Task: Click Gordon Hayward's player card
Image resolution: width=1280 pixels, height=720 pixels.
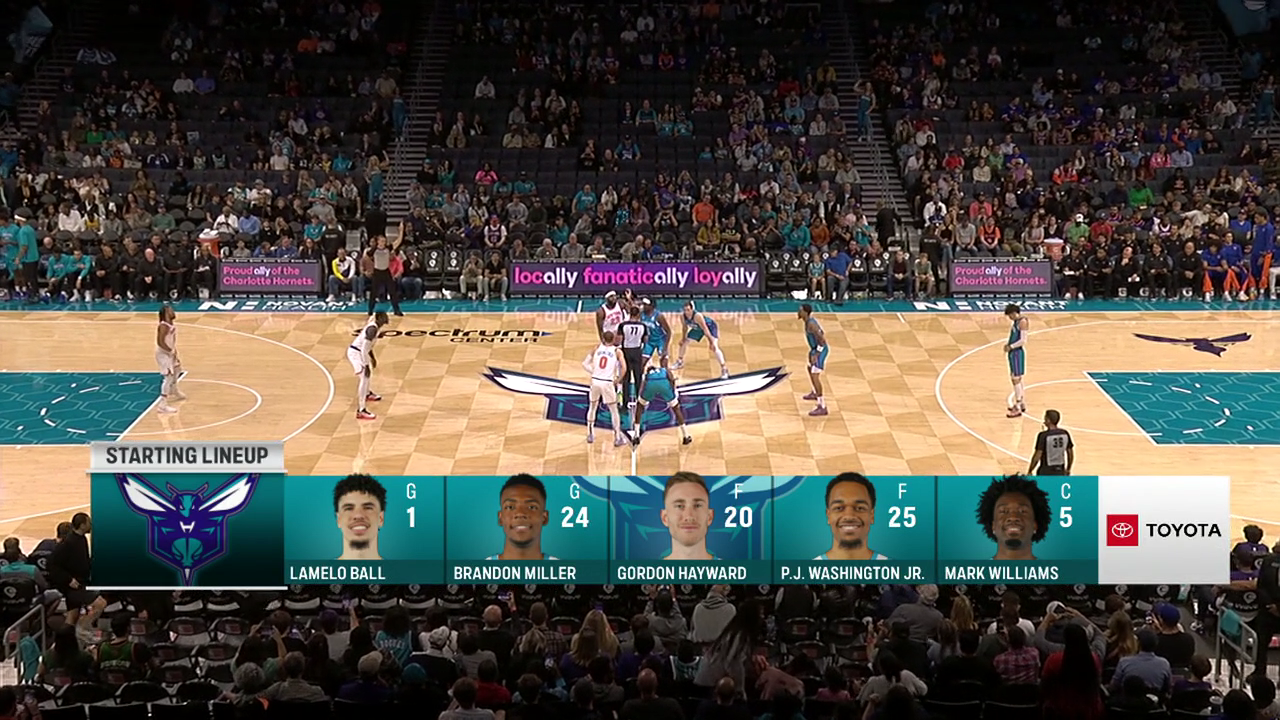Action: coord(690,529)
